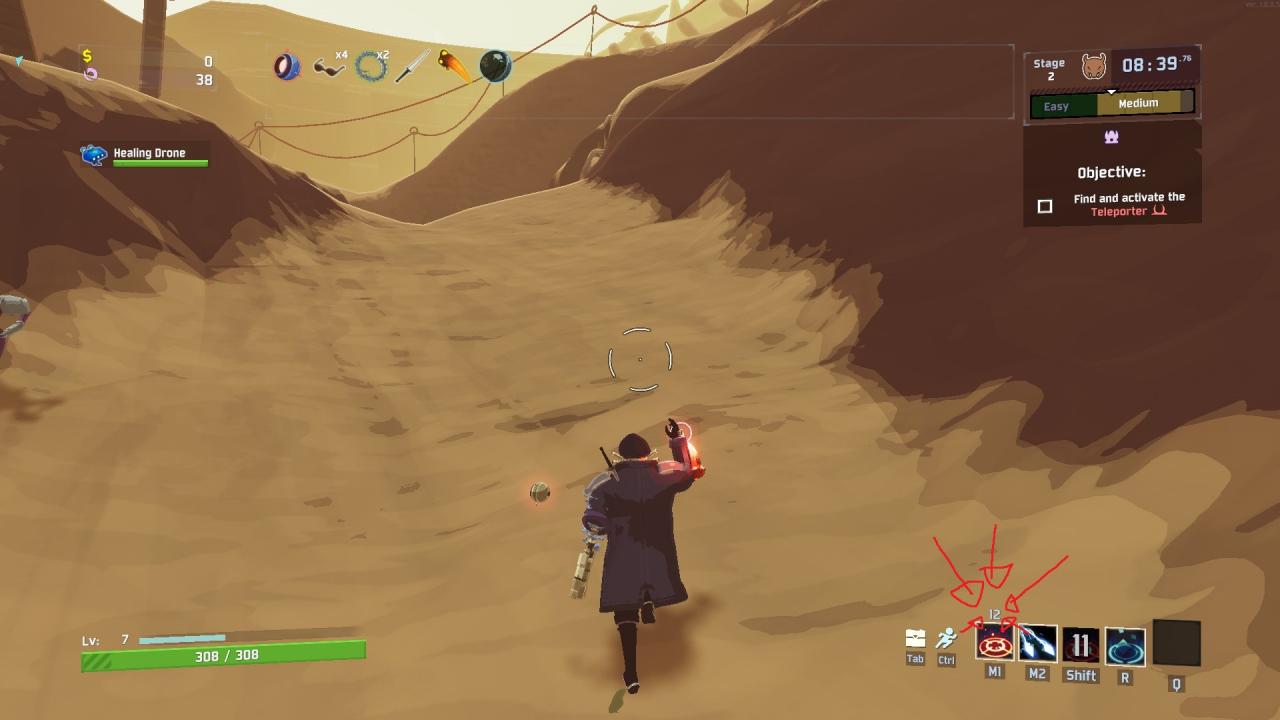Click the Shift utility skill on cooldown
This screenshot has width=1280, height=720.
pyautogui.click(x=1080, y=645)
